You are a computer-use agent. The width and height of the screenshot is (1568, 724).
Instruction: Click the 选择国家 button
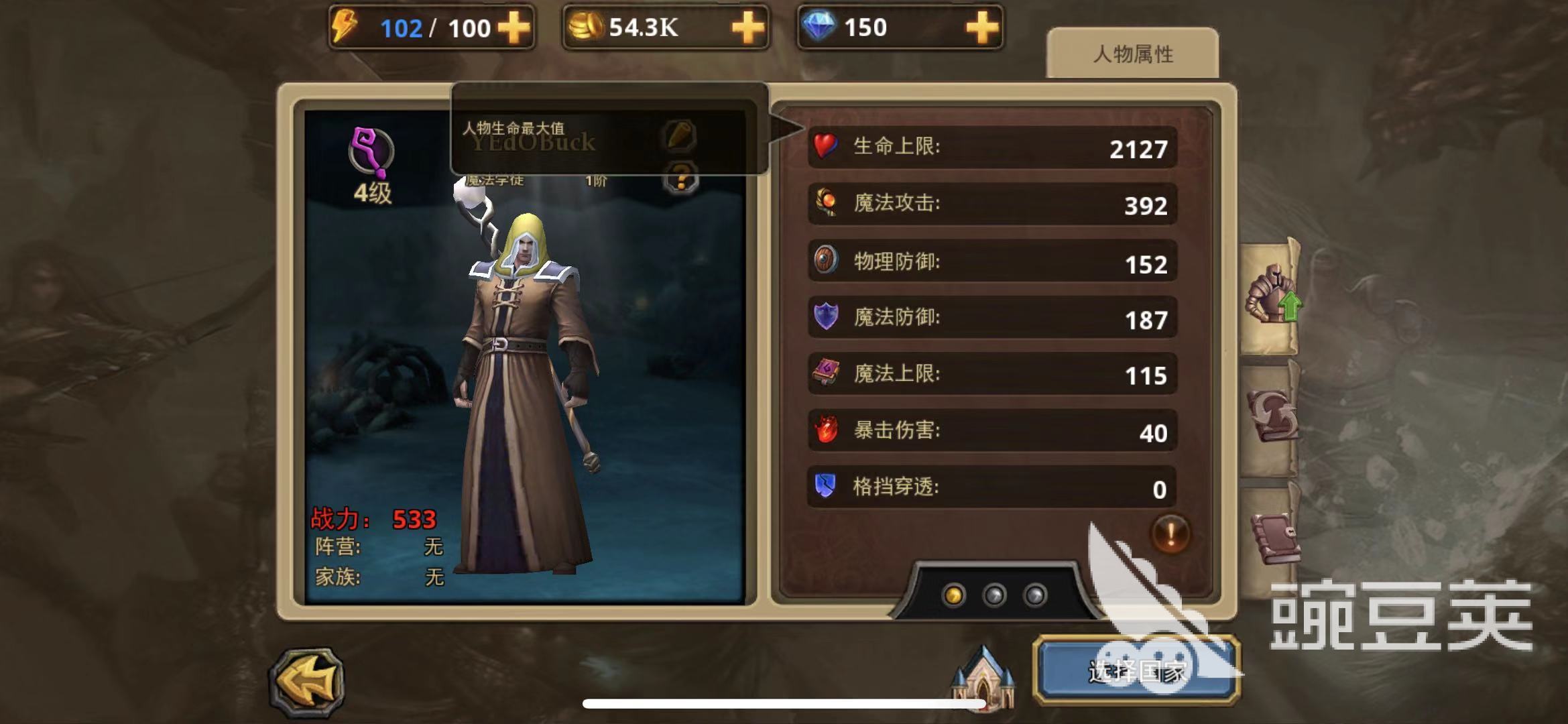[1136, 670]
